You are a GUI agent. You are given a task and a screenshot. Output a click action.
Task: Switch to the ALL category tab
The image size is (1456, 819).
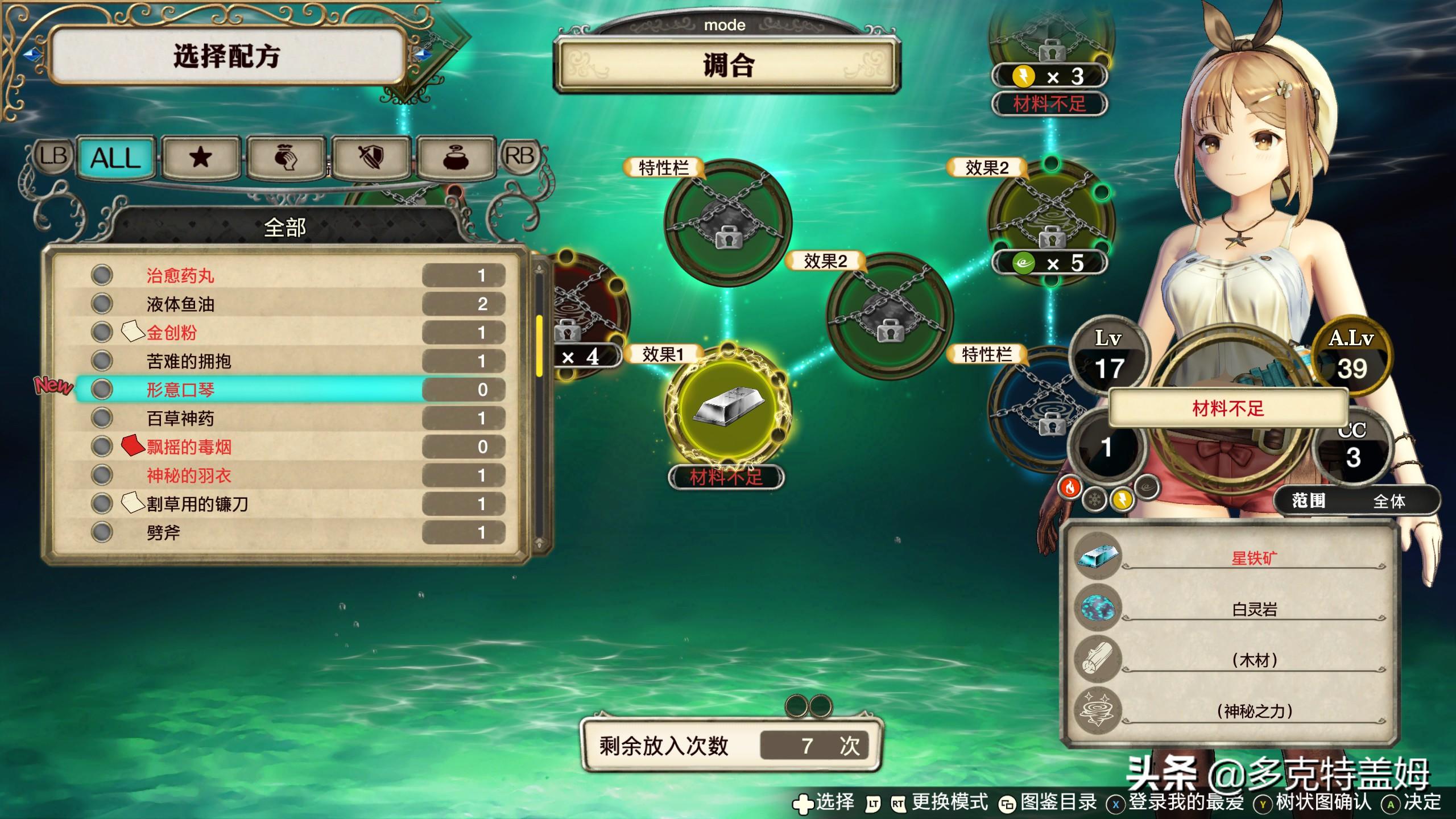coord(115,158)
